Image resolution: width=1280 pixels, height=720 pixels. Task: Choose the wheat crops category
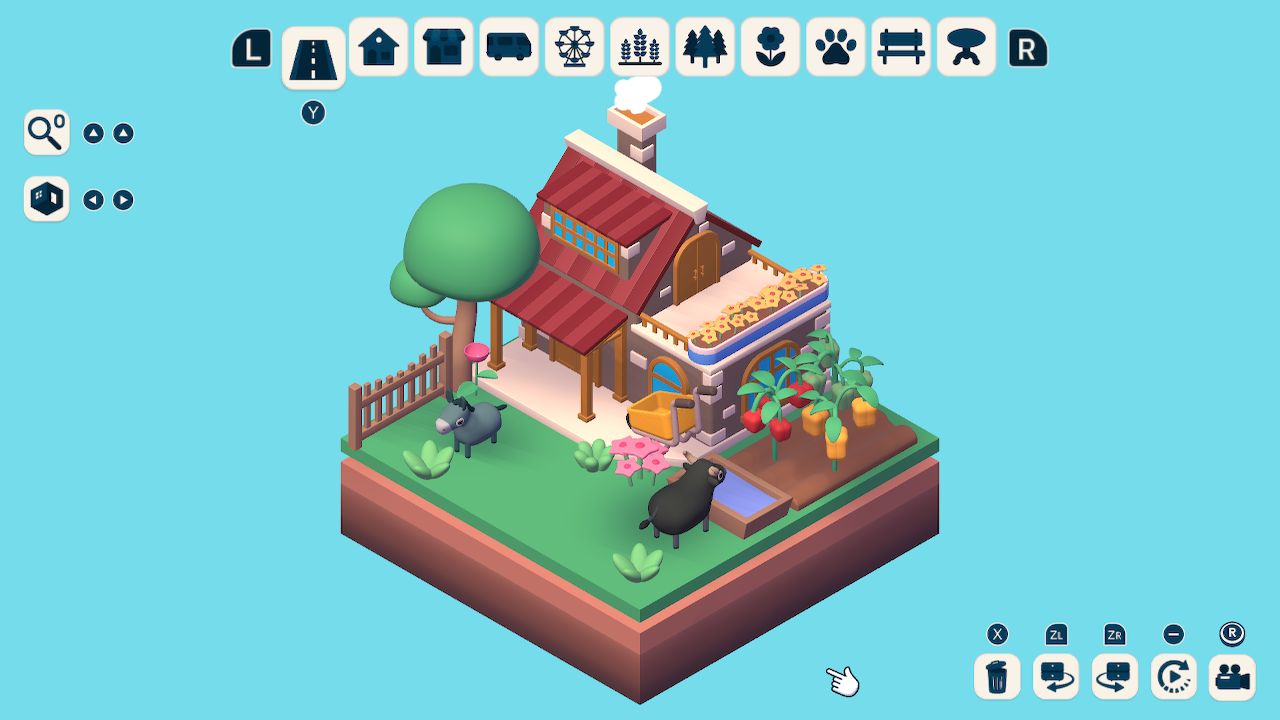[x=639, y=46]
